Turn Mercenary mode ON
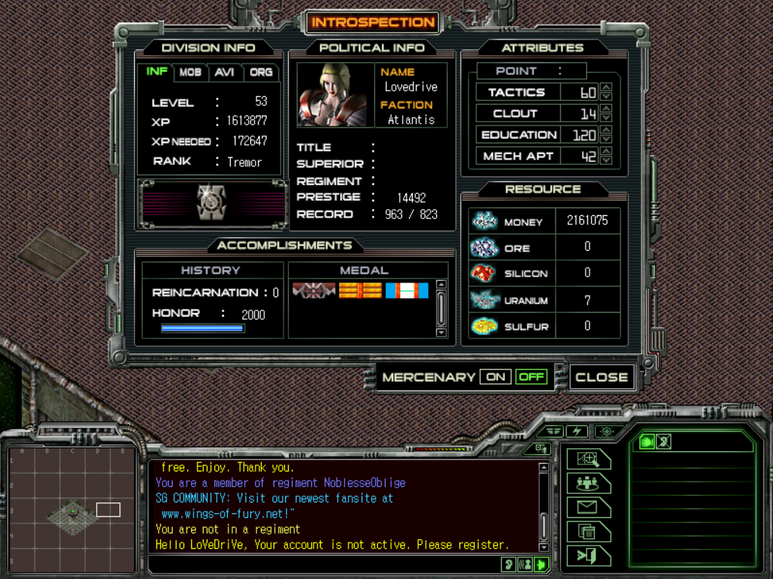 pos(495,377)
